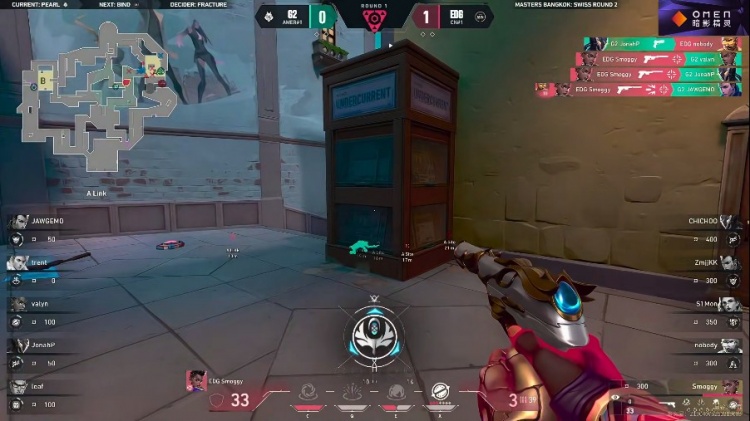Activate the E ability icon
The height and width of the screenshot is (421, 750).
pyautogui.click(x=397, y=393)
